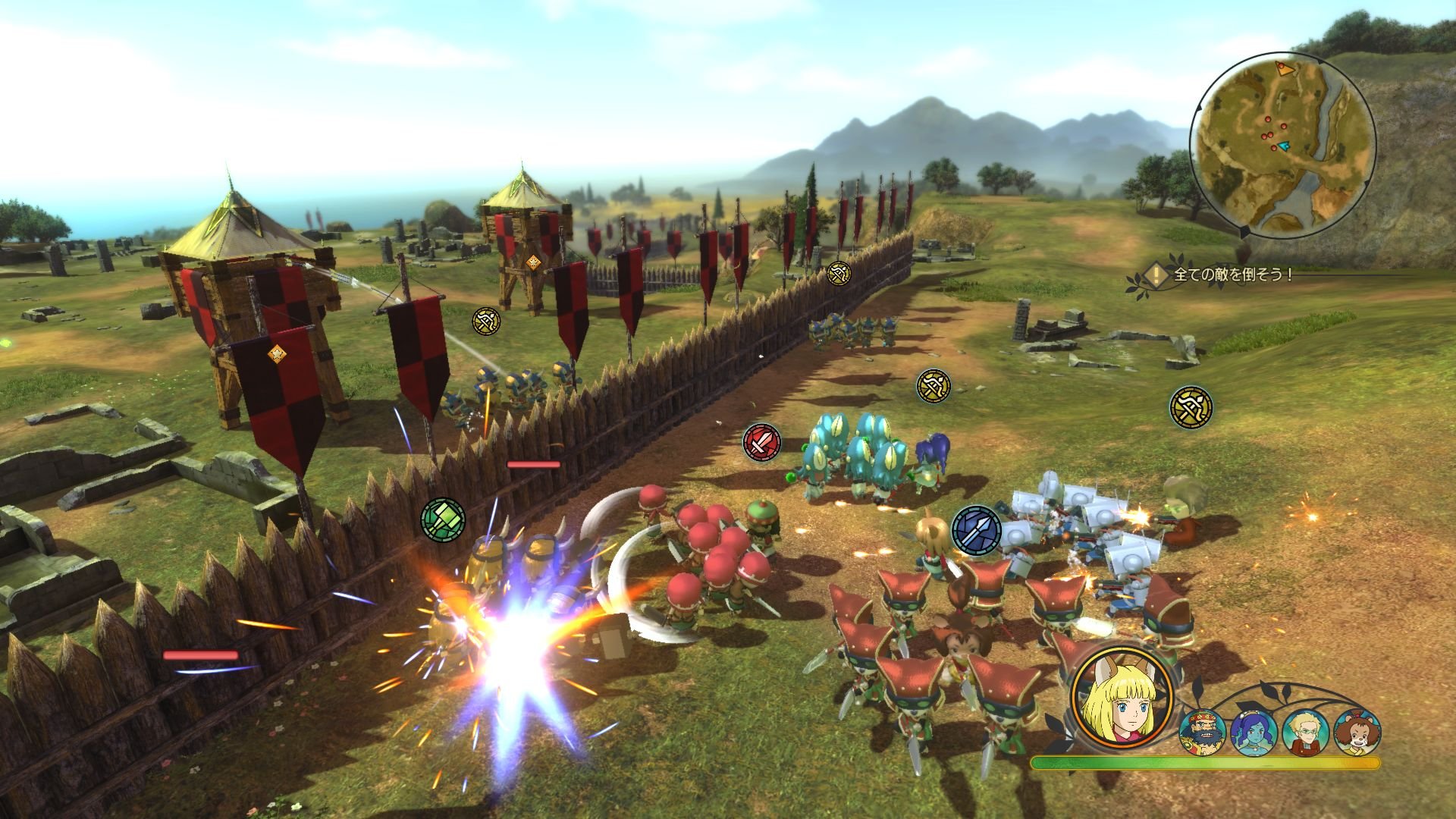Click the cyan player arrow on the minimap
1456x819 pixels.
click(1284, 146)
